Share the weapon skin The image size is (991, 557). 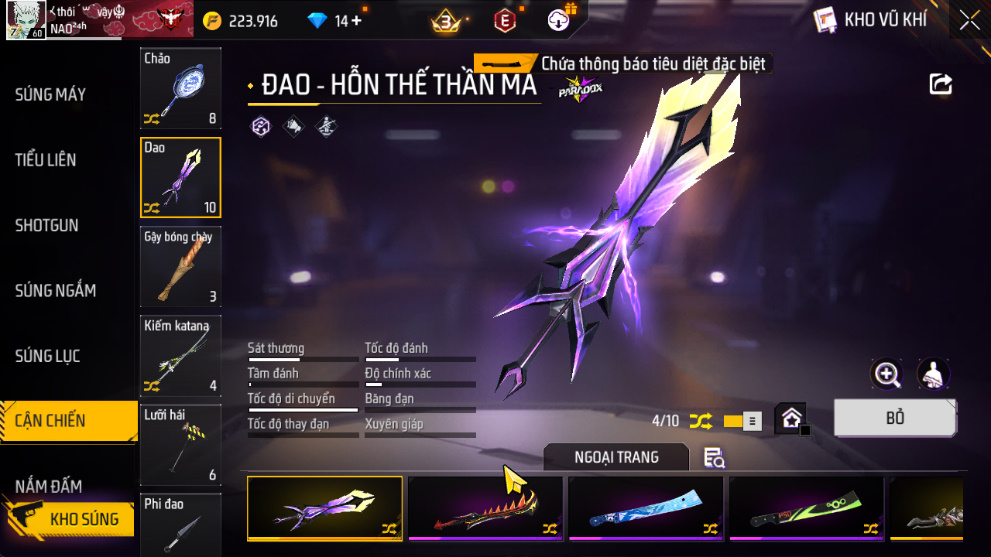[941, 84]
